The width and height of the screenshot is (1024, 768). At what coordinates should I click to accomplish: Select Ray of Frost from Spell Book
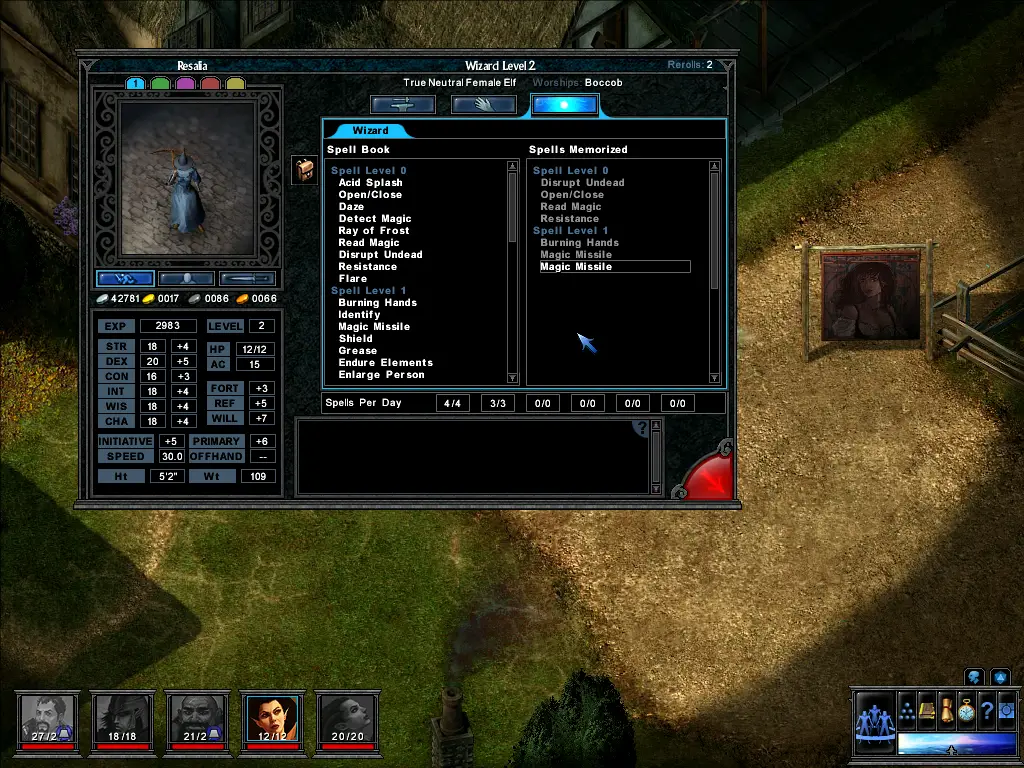[374, 231]
